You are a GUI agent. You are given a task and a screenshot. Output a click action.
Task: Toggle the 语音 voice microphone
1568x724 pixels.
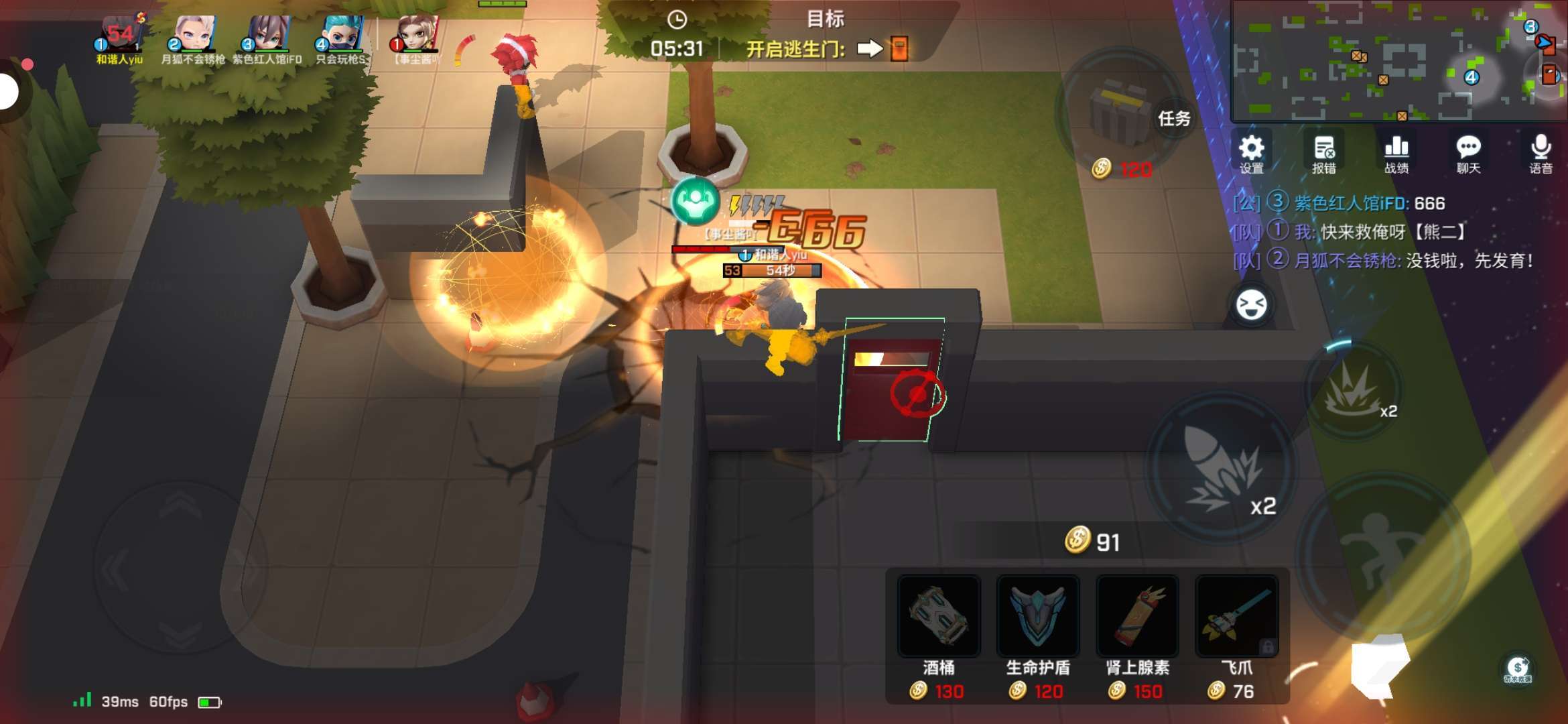coord(1541,154)
